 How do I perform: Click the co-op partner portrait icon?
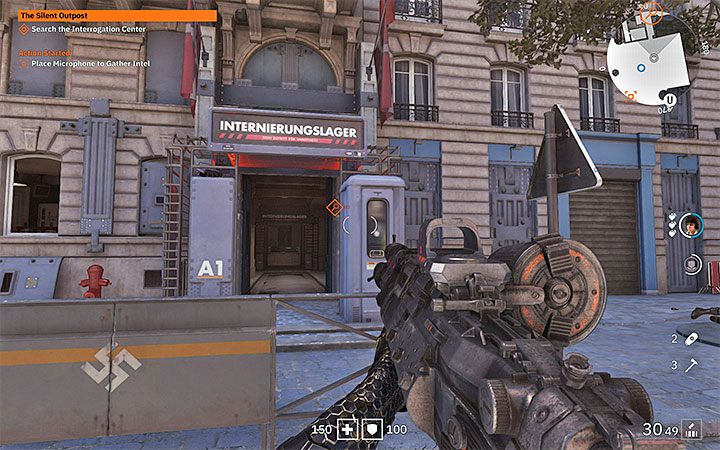point(692,226)
